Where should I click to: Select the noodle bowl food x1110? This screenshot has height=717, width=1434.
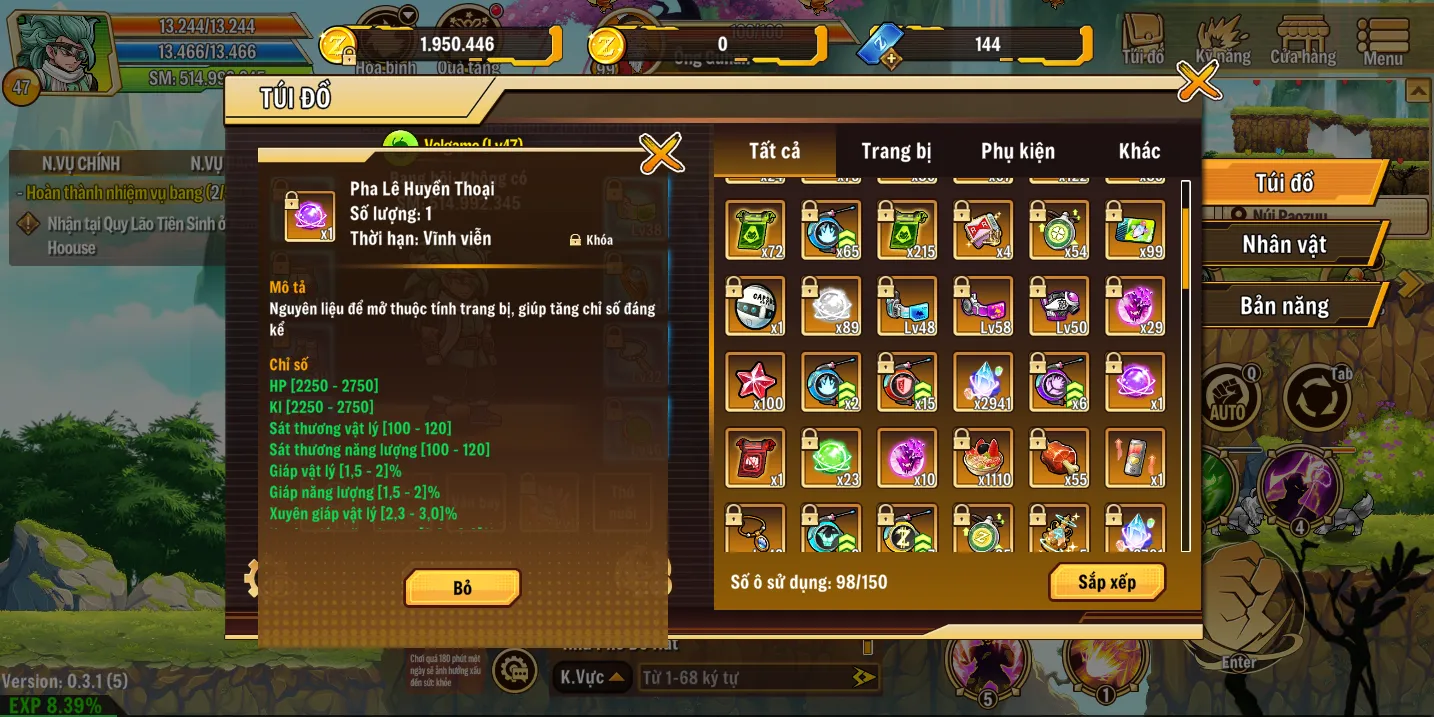[x=984, y=457]
